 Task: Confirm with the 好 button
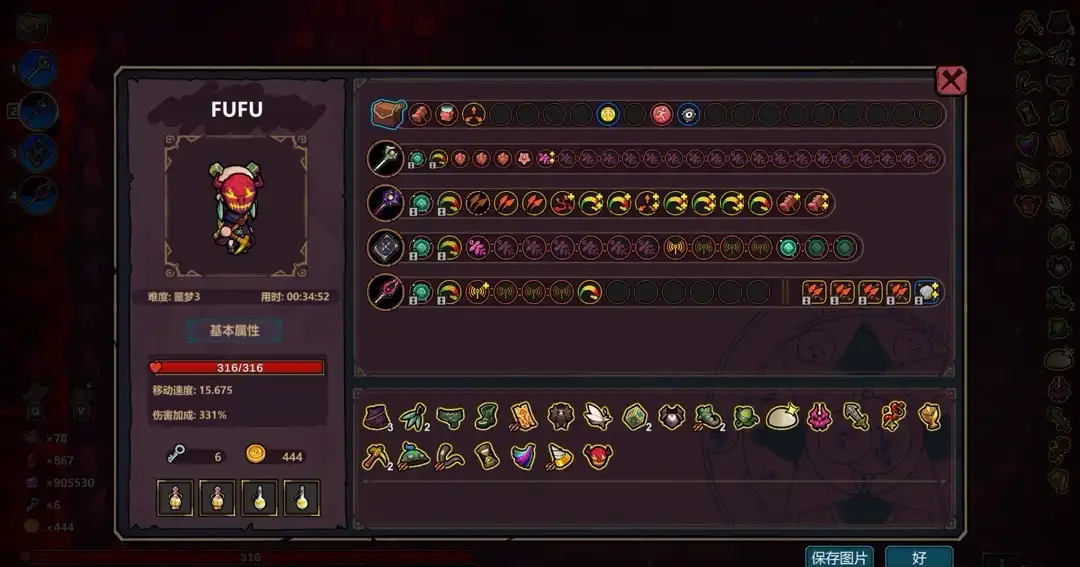[918, 557]
